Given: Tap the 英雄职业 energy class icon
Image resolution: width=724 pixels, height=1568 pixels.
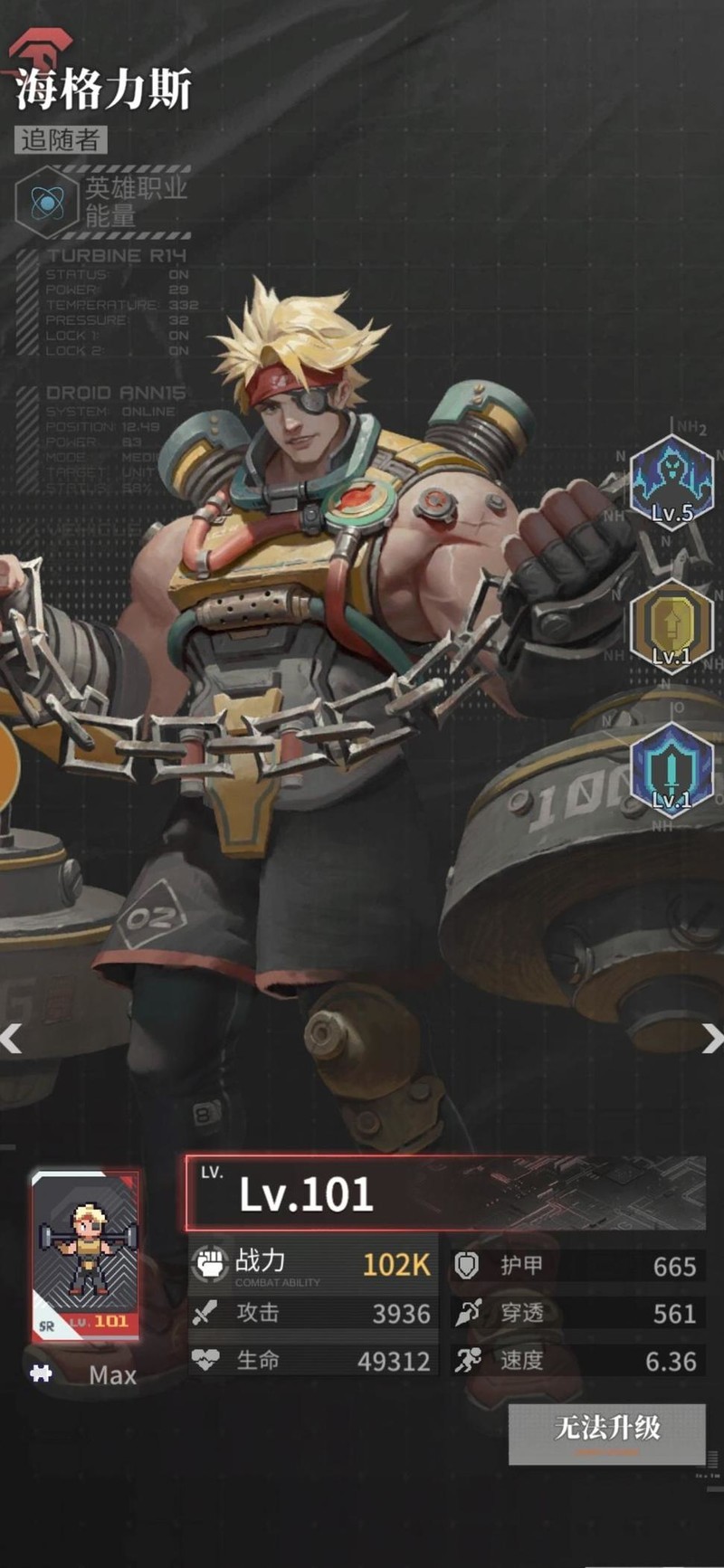Looking at the screenshot, I should (47, 202).
